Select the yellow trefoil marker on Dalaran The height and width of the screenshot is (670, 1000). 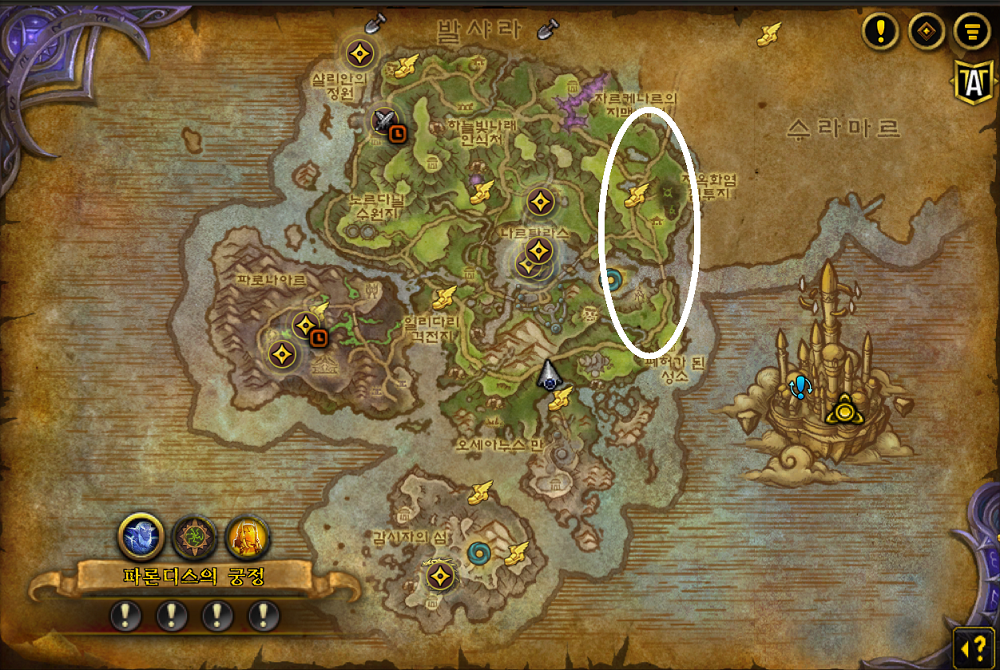pos(845,409)
